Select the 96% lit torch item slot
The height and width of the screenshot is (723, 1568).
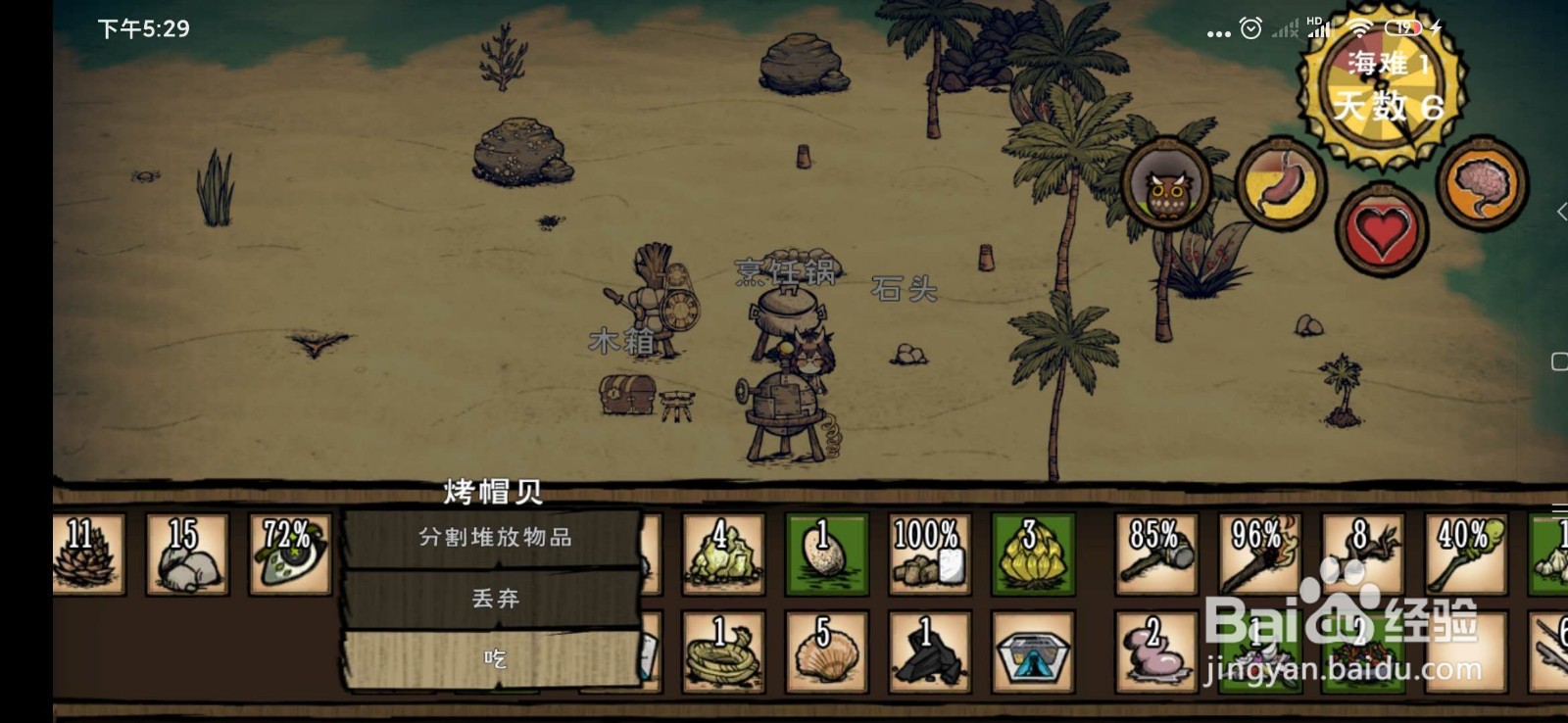pyautogui.click(x=1258, y=554)
